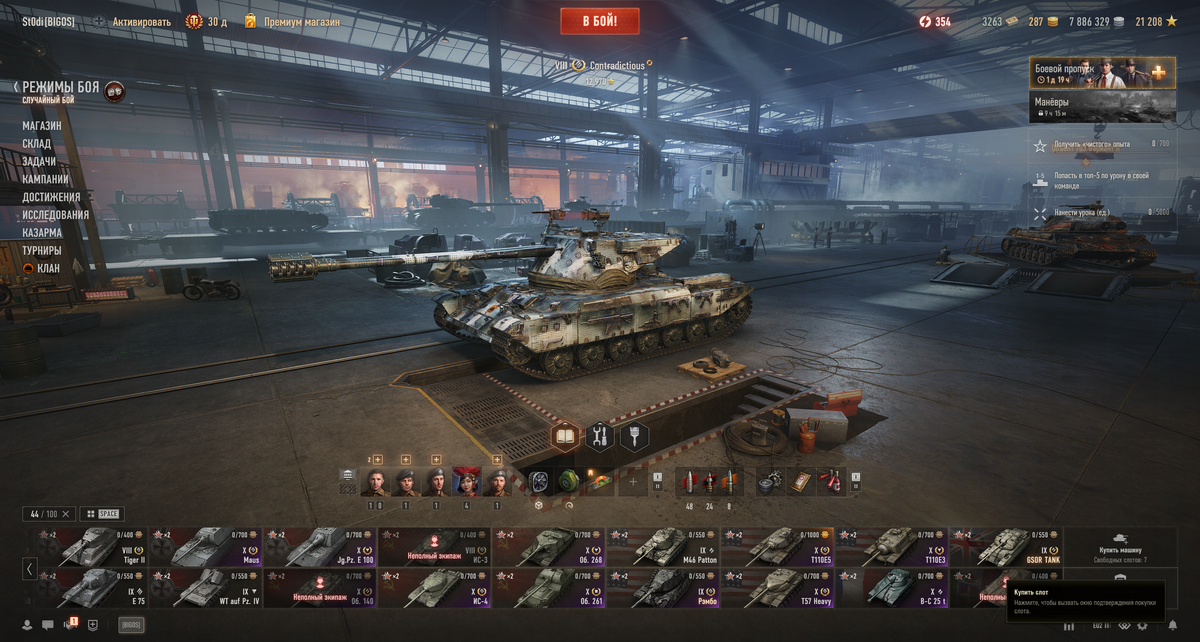Select the red-hat female crew member portrait
This screenshot has width=1200, height=642.
pyautogui.click(x=466, y=482)
